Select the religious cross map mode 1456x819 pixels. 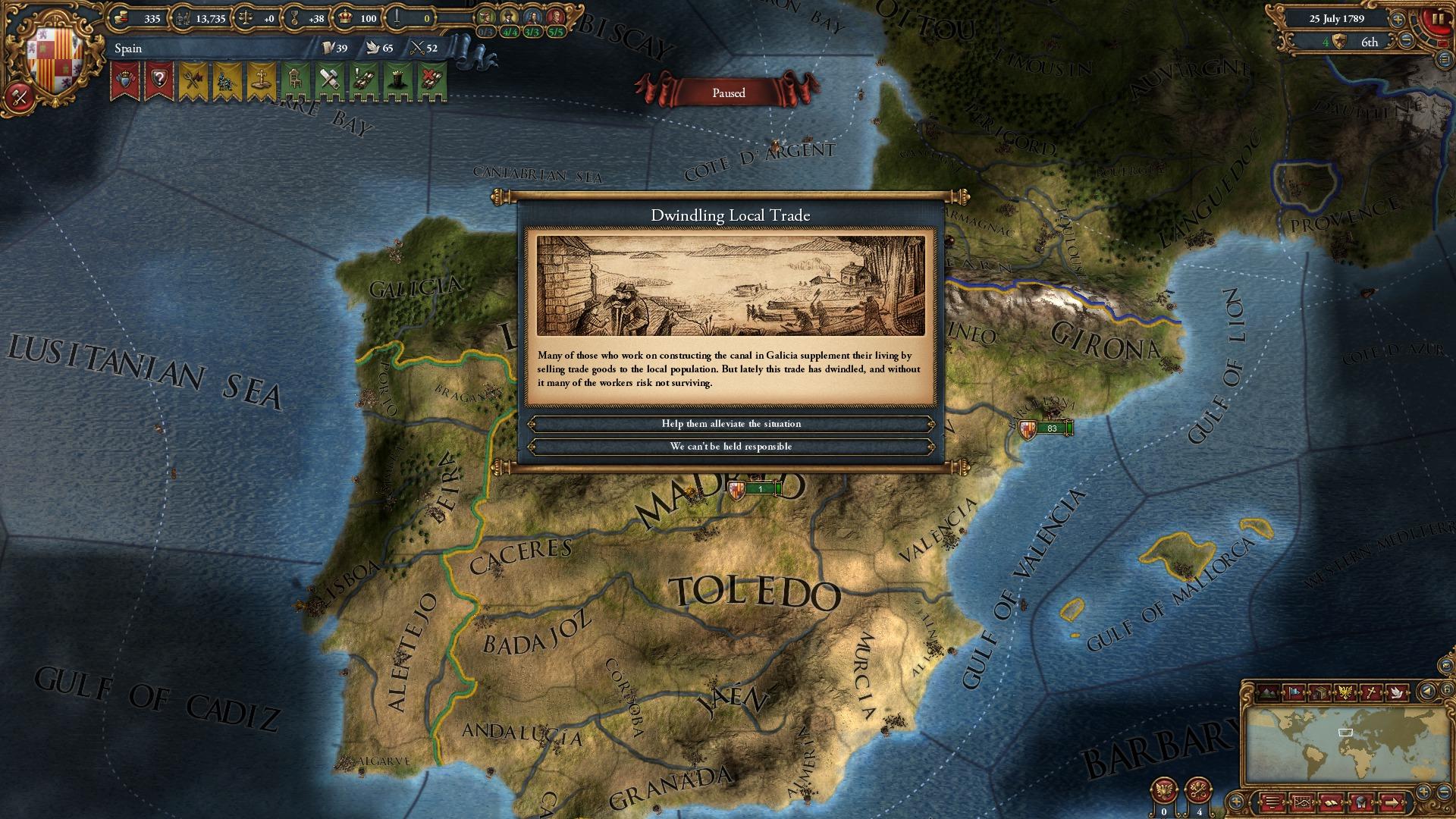pos(1370,692)
